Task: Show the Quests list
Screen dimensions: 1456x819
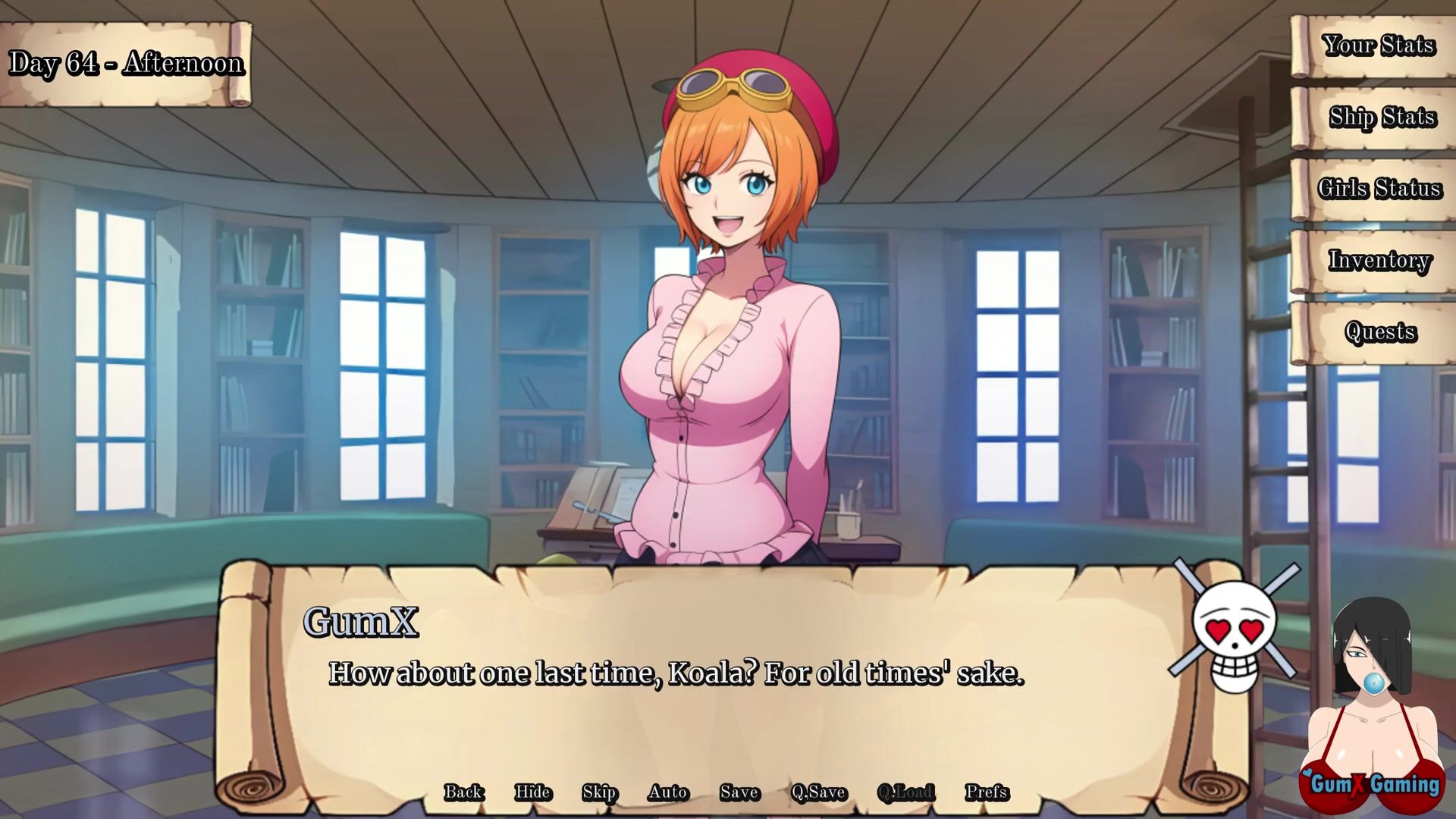Action: (1380, 332)
